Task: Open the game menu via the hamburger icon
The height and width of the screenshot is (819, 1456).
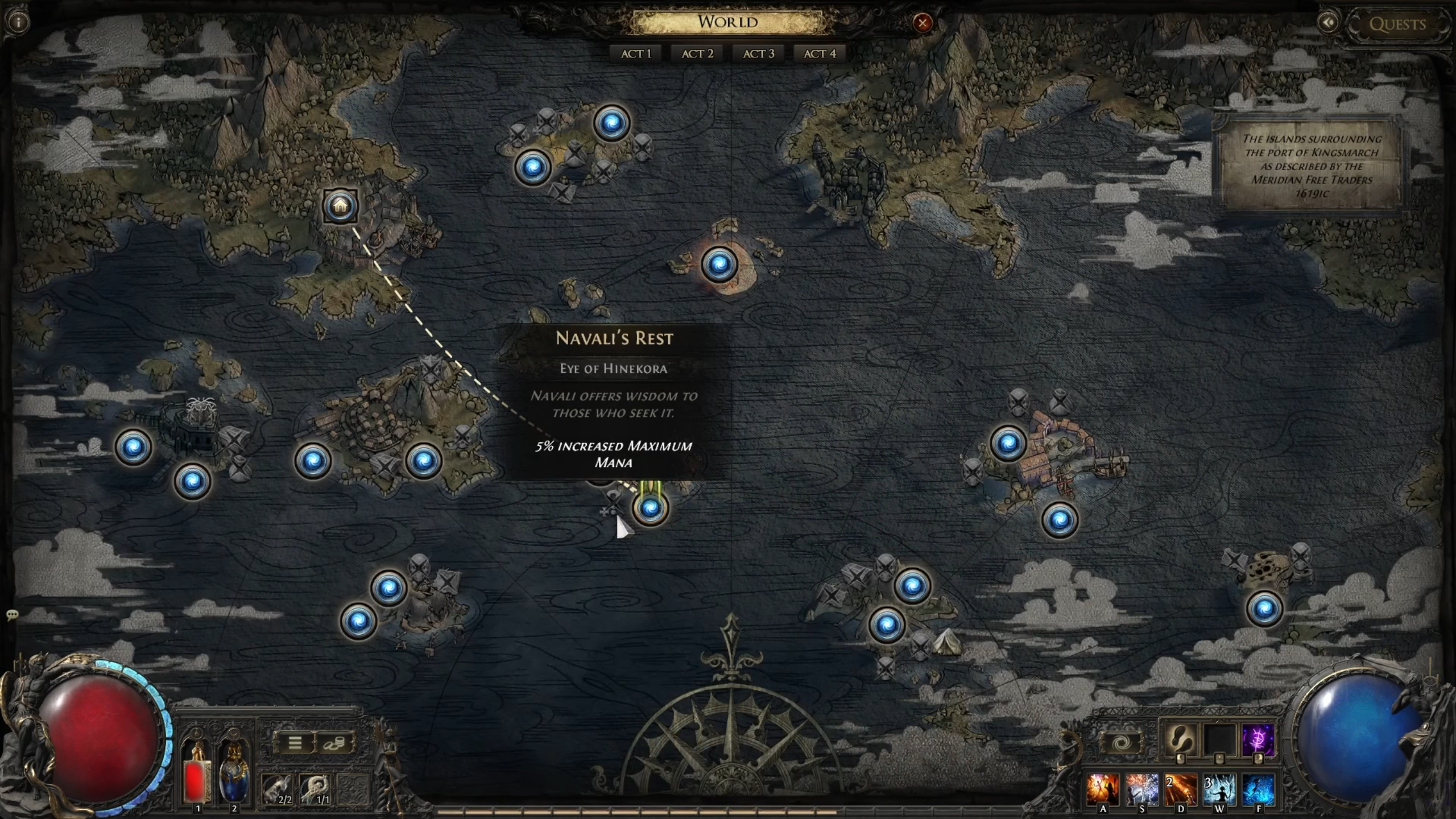Action: [x=295, y=744]
